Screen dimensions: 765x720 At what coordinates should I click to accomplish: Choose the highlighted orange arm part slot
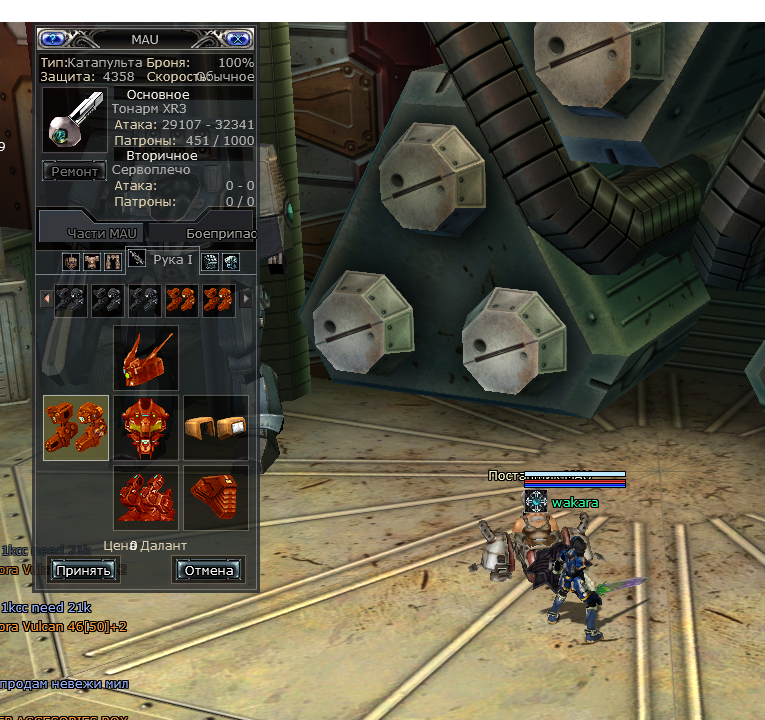pyautogui.click(x=76, y=427)
